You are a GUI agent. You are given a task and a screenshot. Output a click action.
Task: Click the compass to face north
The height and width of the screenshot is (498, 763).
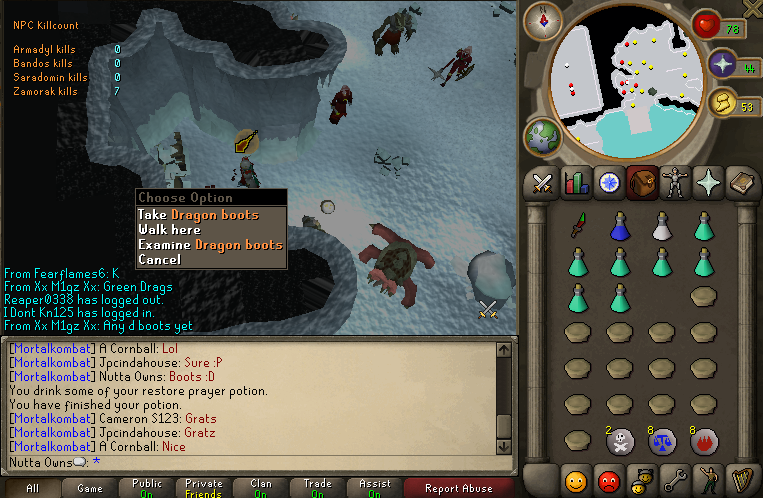click(x=544, y=19)
